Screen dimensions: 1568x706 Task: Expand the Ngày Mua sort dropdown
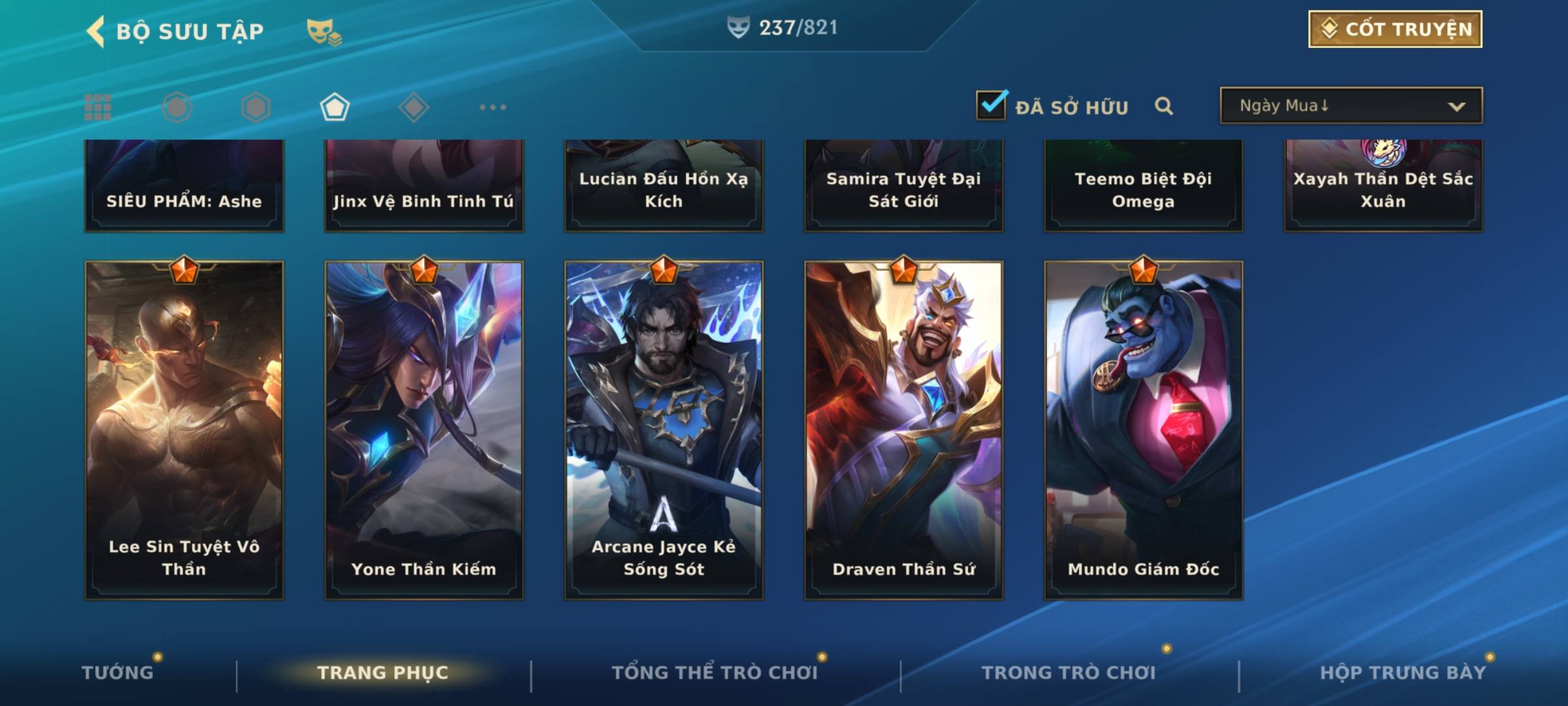tap(1350, 106)
